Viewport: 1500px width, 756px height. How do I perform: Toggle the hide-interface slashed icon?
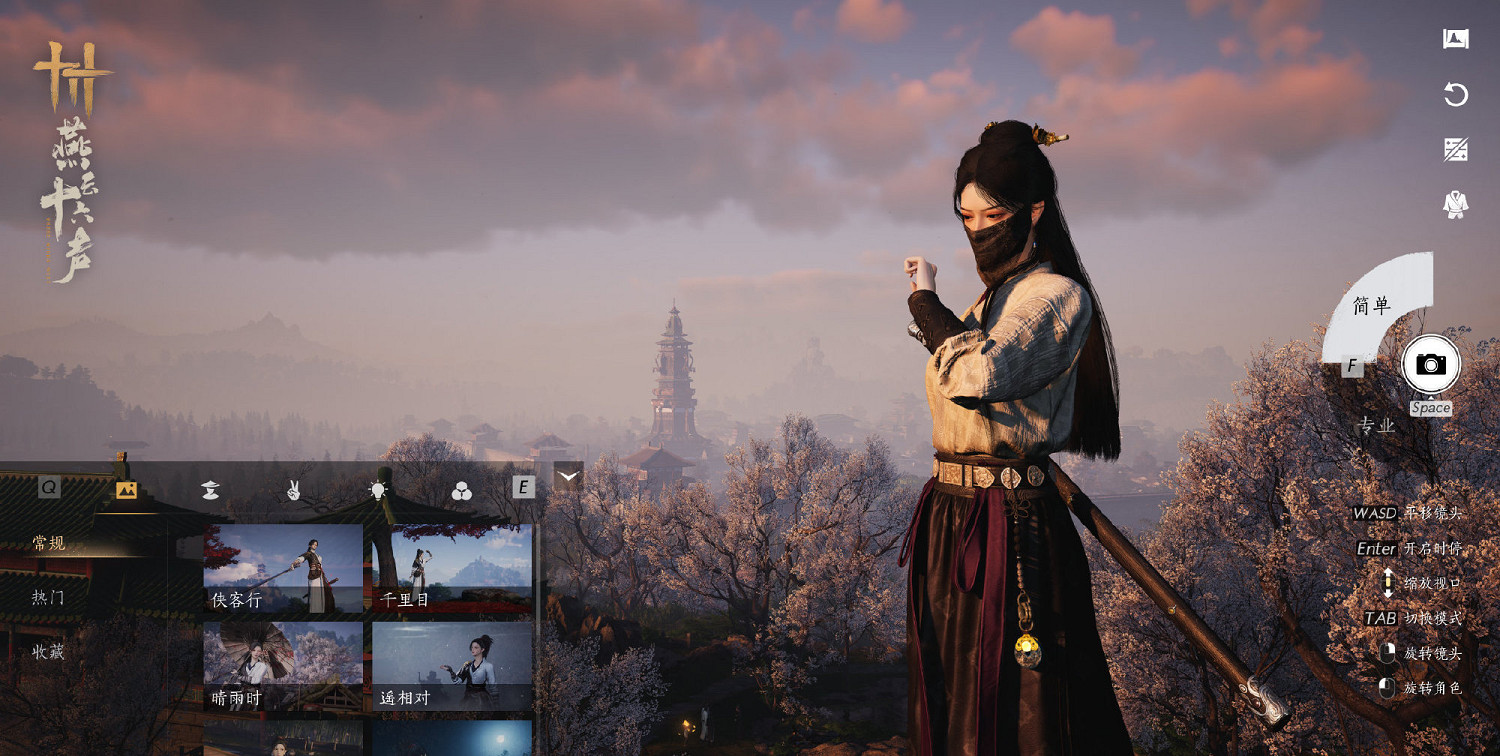point(1455,150)
